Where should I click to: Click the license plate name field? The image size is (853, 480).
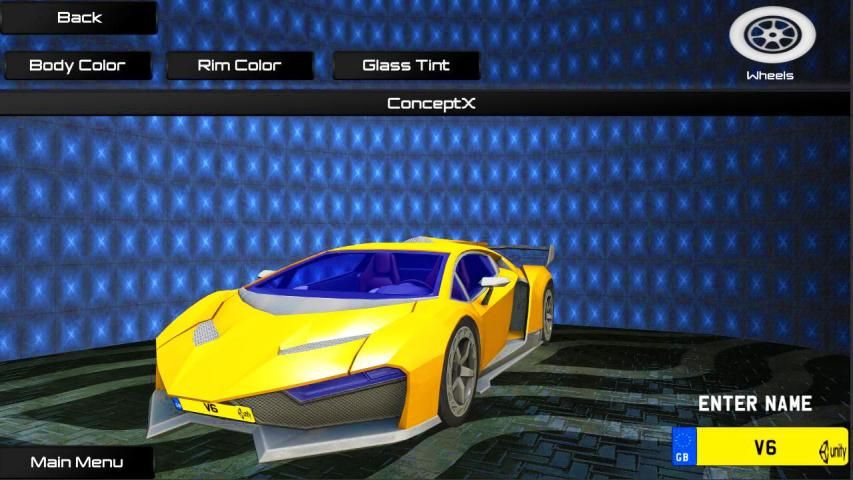point(764,447)
